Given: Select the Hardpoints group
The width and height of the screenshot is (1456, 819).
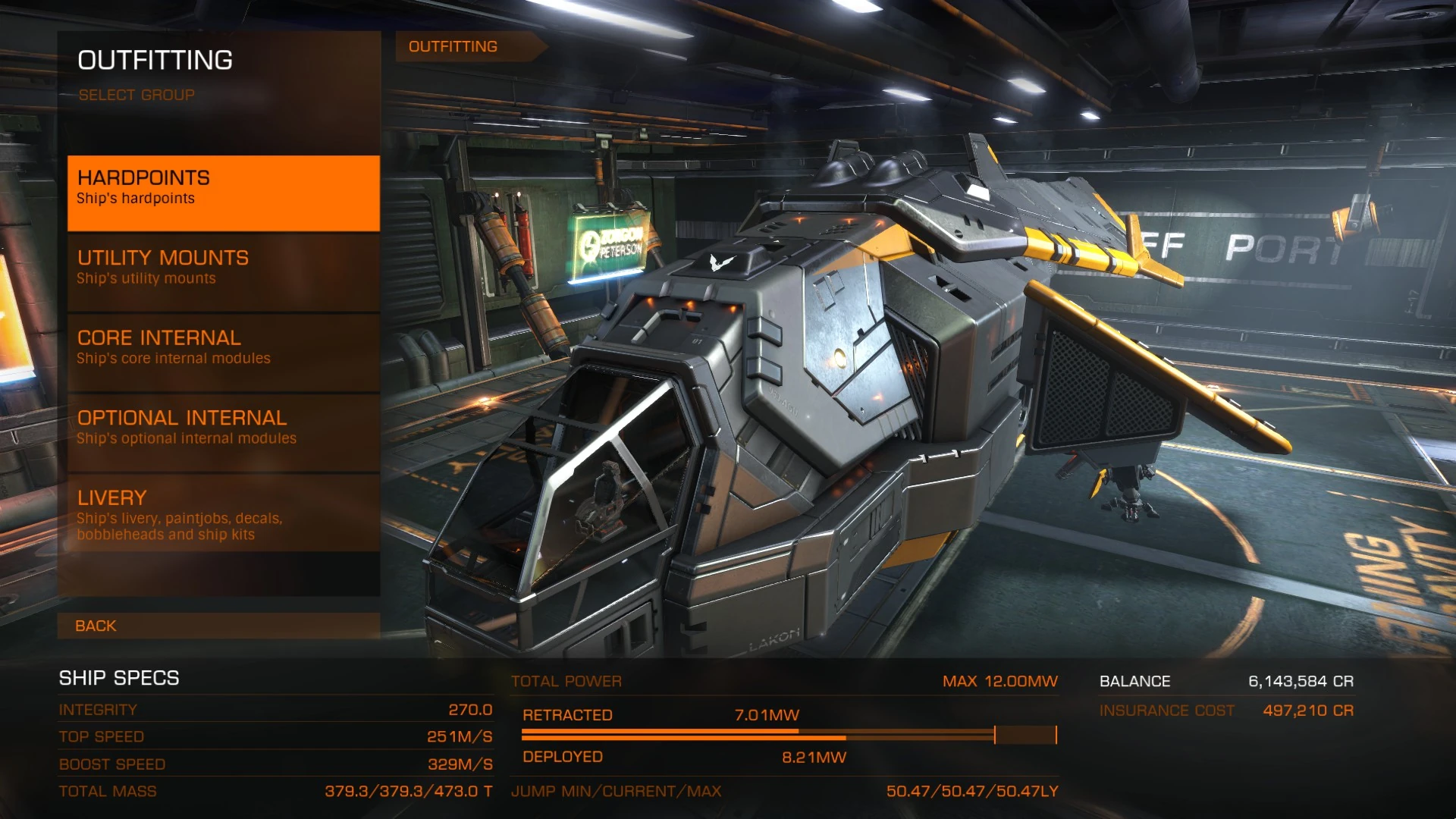Looking at the screenshot, I should pos(223,193).
